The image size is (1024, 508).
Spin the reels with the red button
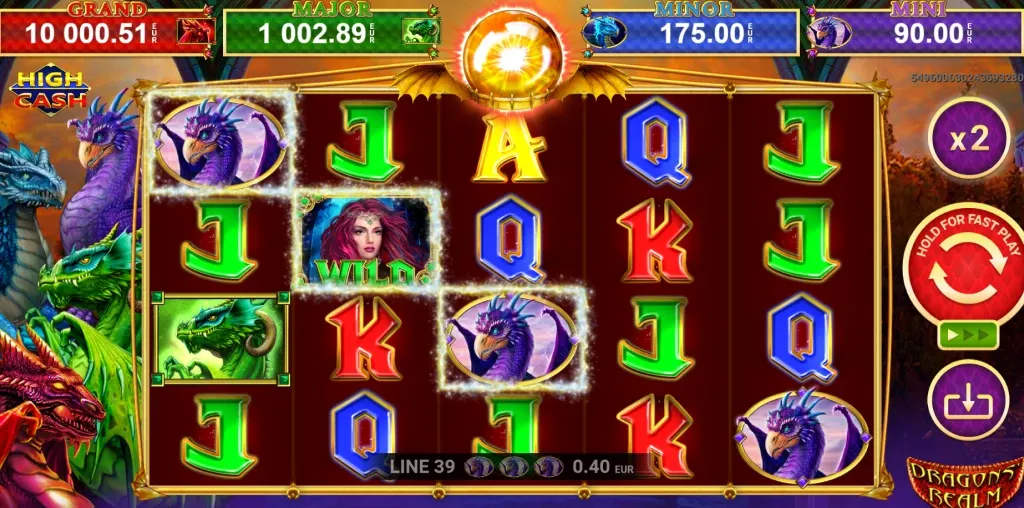coord(967,275)
